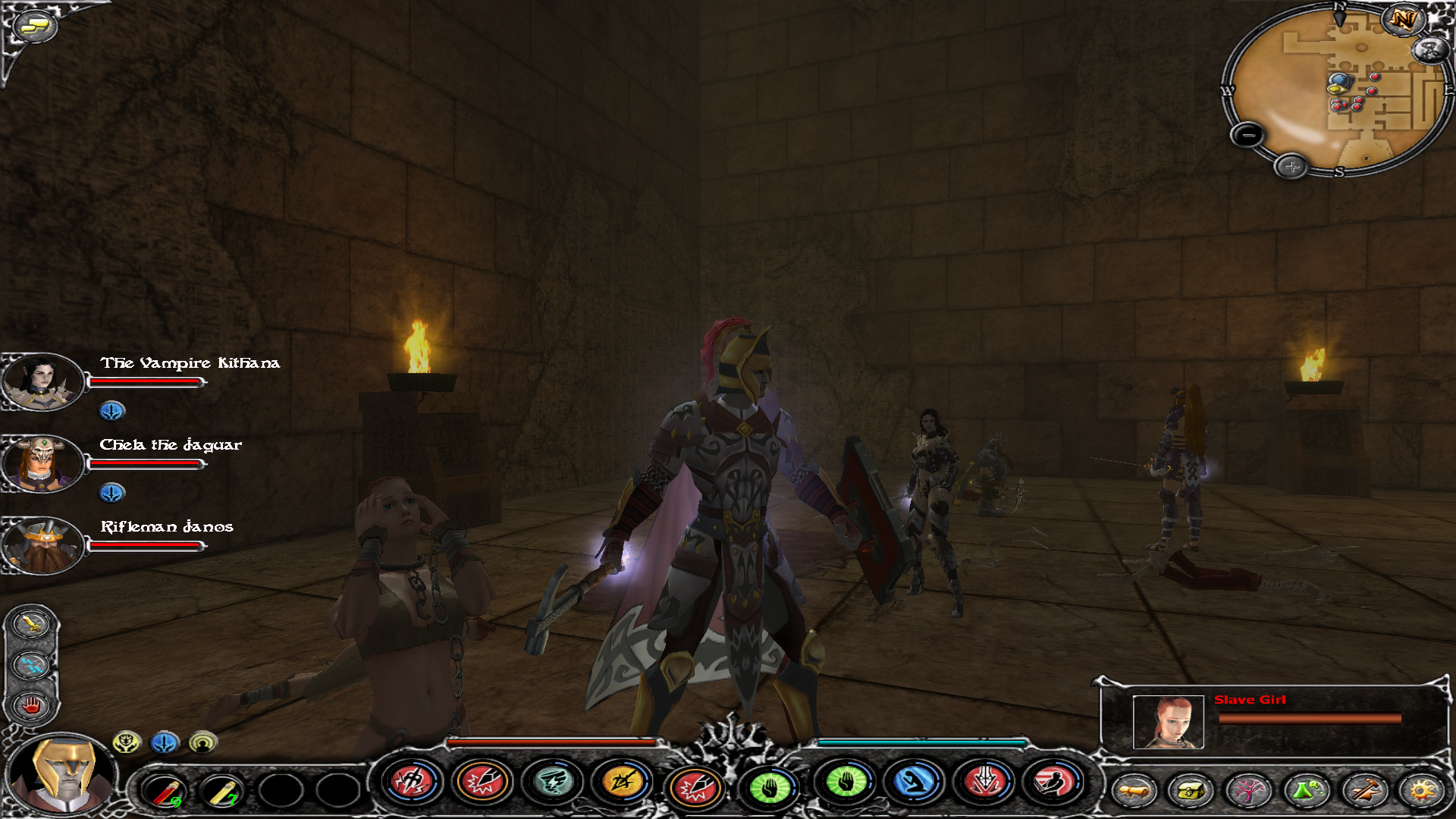Open the treasure chest inventory icon
The width and height of the screenshot is (1456, 819).
coord(1191,791)
